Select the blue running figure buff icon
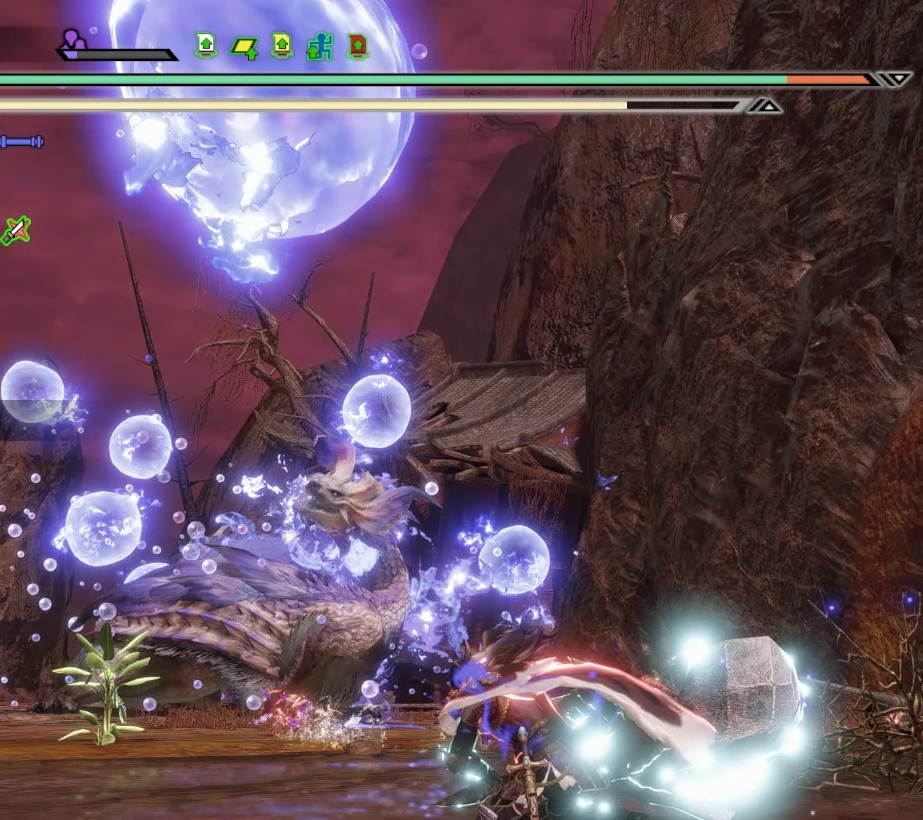The image size is (923, 820). [320, 46]
